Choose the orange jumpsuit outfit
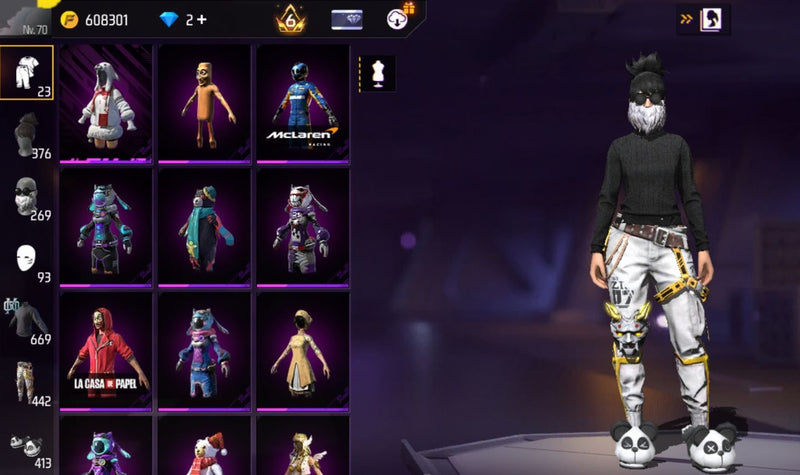The width and height of the screenshot is (800, 475). tap(204, 102)
